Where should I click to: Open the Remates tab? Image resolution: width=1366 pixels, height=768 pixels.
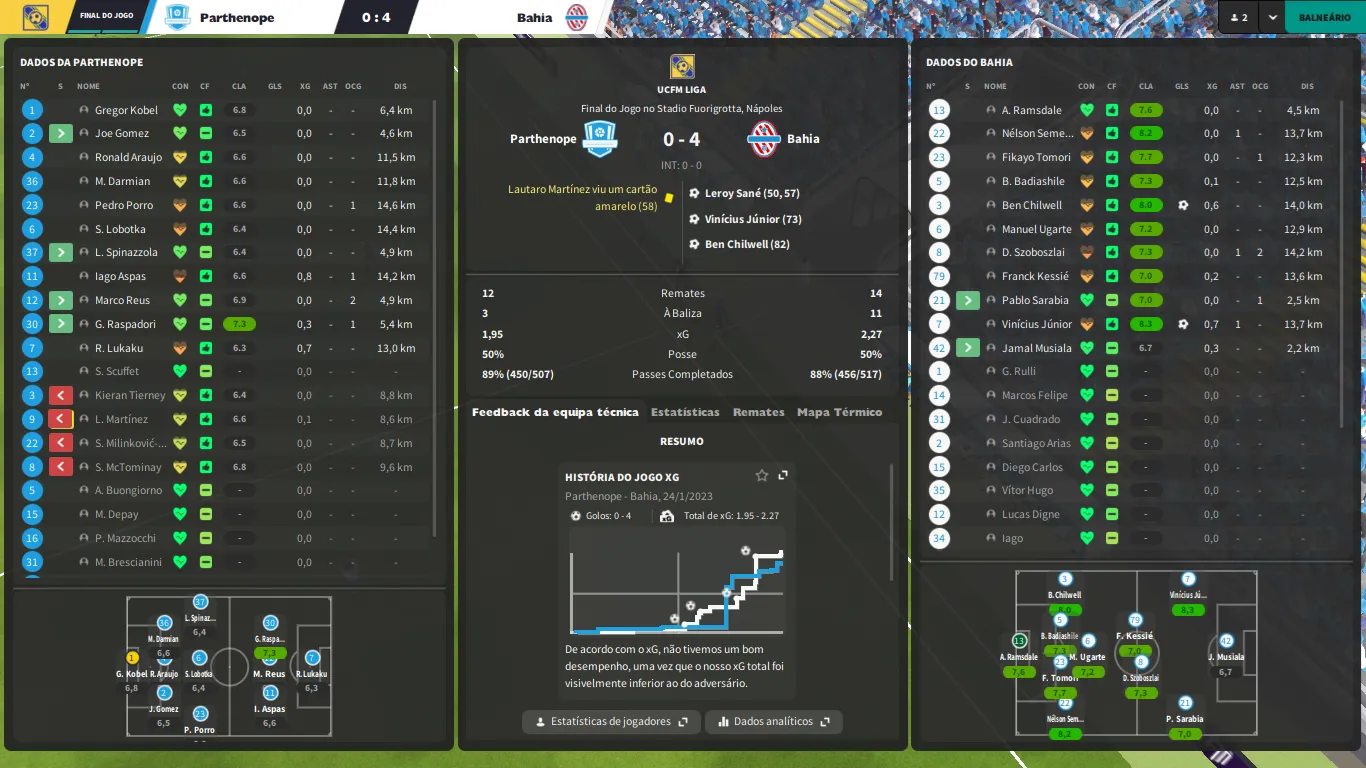pyautogui.click(x=758, y=412)
